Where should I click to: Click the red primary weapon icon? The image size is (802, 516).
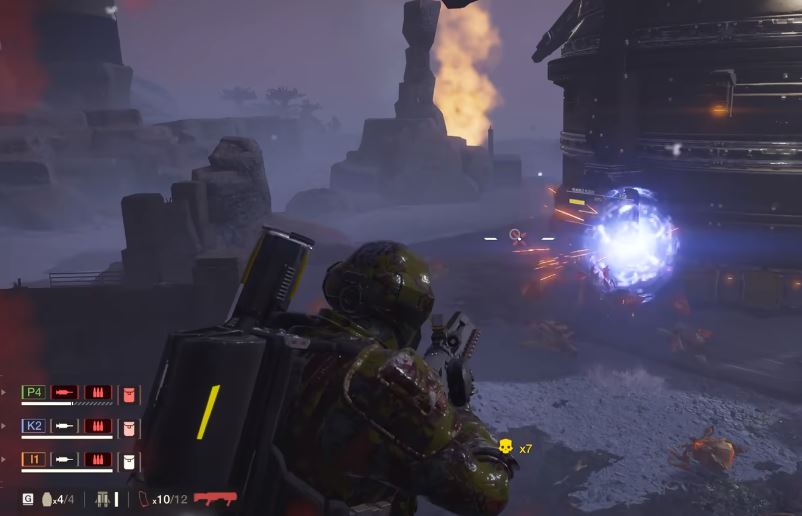tap(214, 498)
